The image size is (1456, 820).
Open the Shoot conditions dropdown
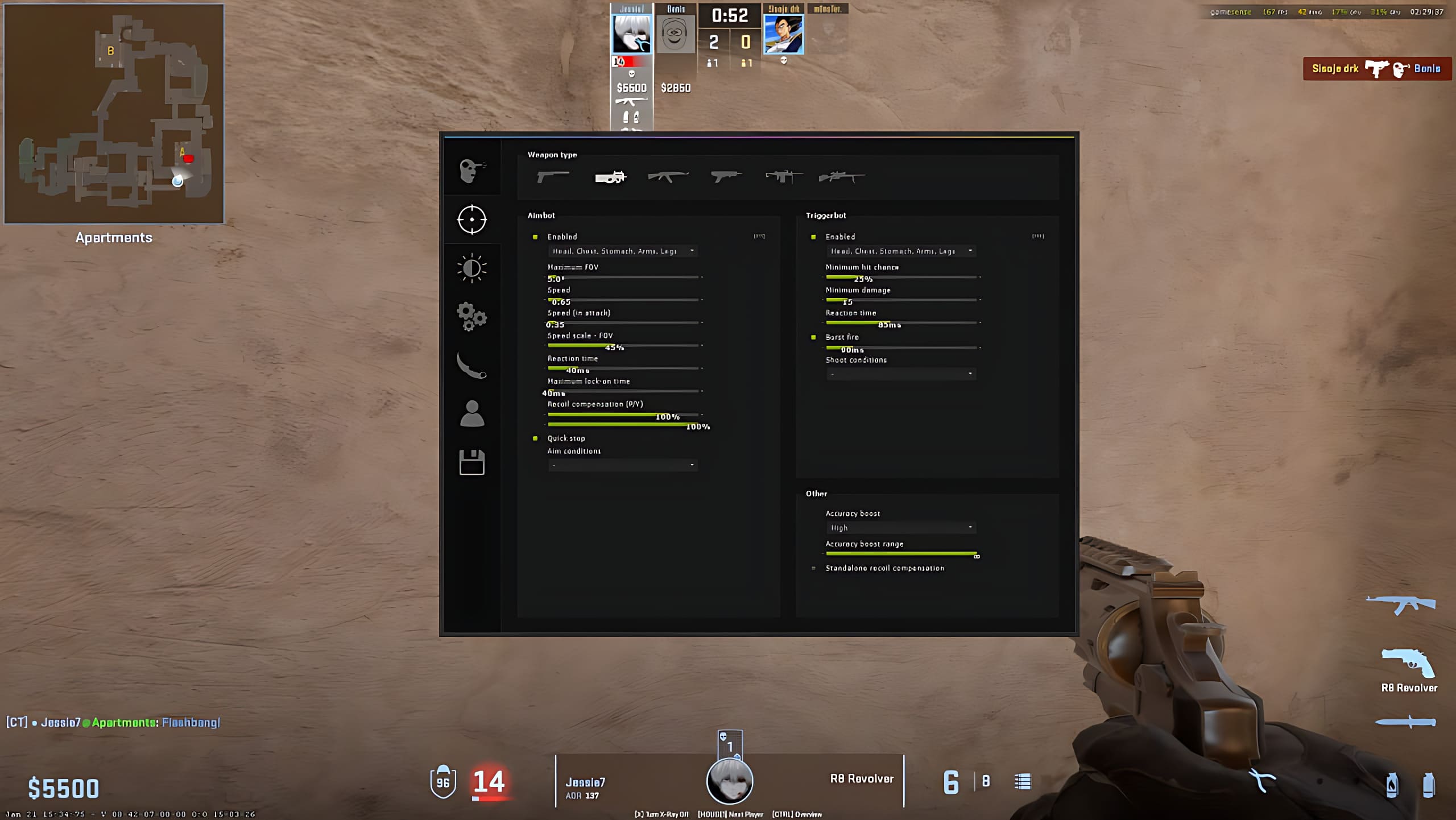point(901,374)
